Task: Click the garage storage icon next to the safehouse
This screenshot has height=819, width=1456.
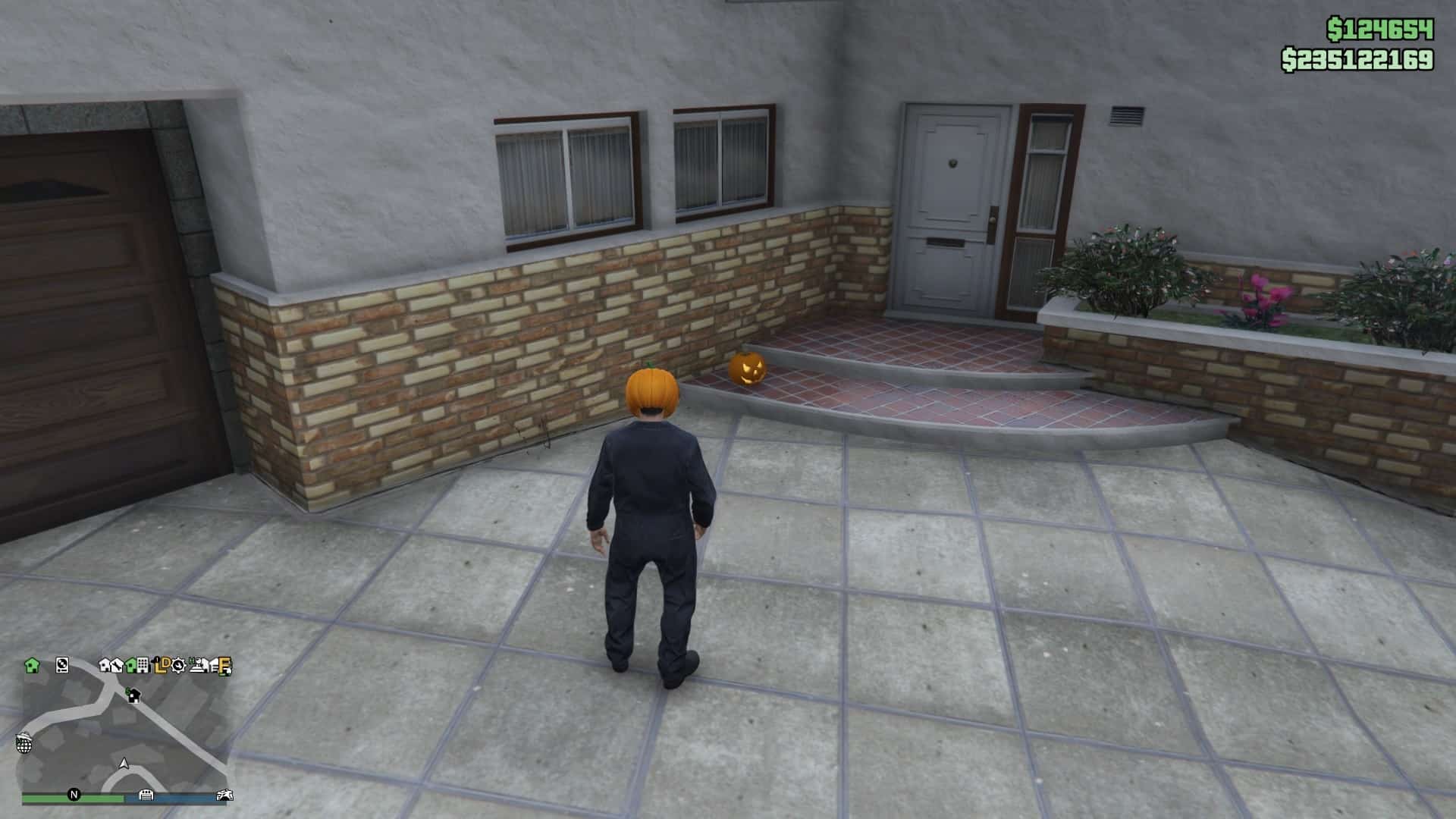Action: pos(62,666)
